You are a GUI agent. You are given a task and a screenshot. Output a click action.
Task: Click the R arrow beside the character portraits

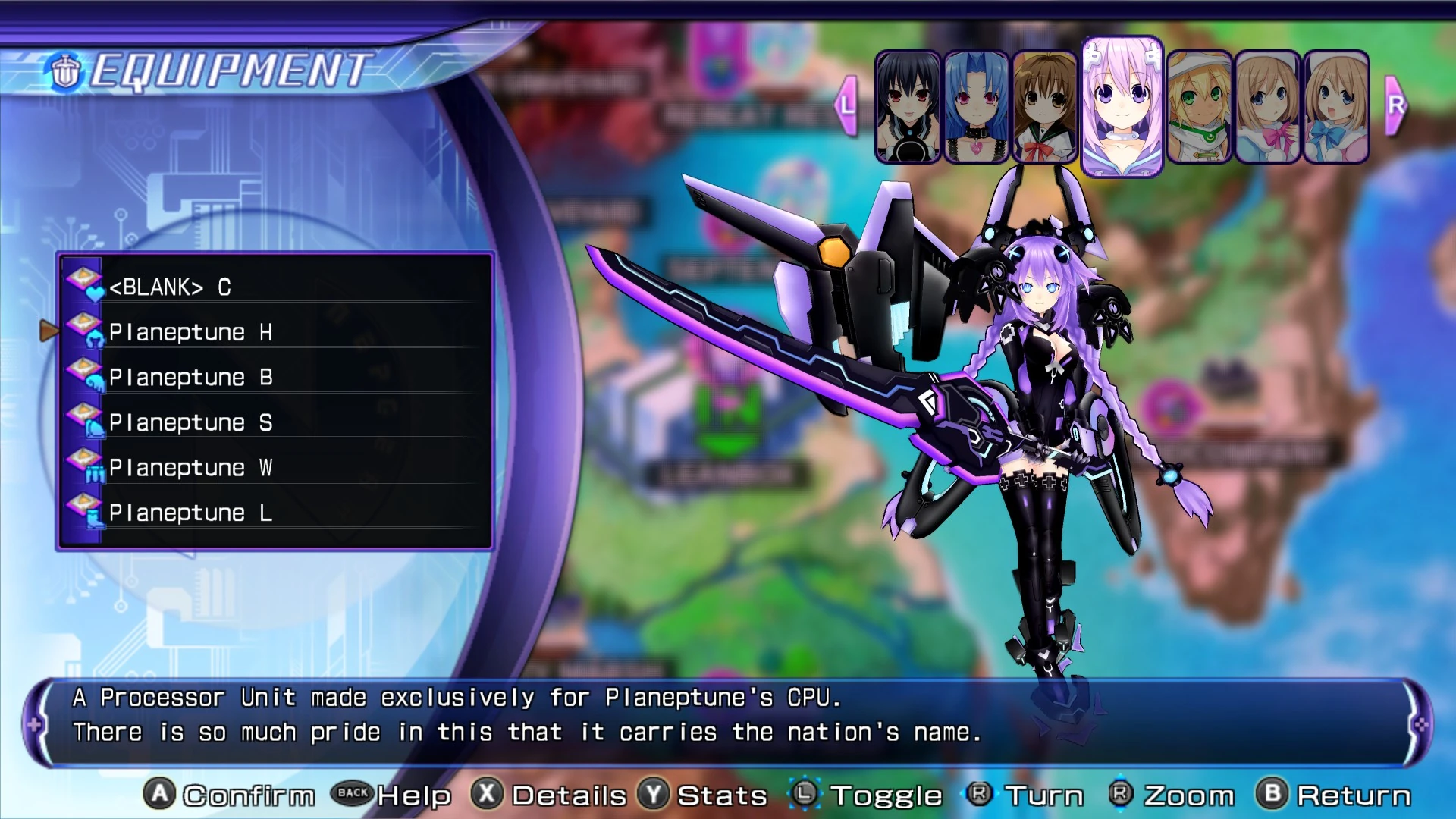[1395, 105]
